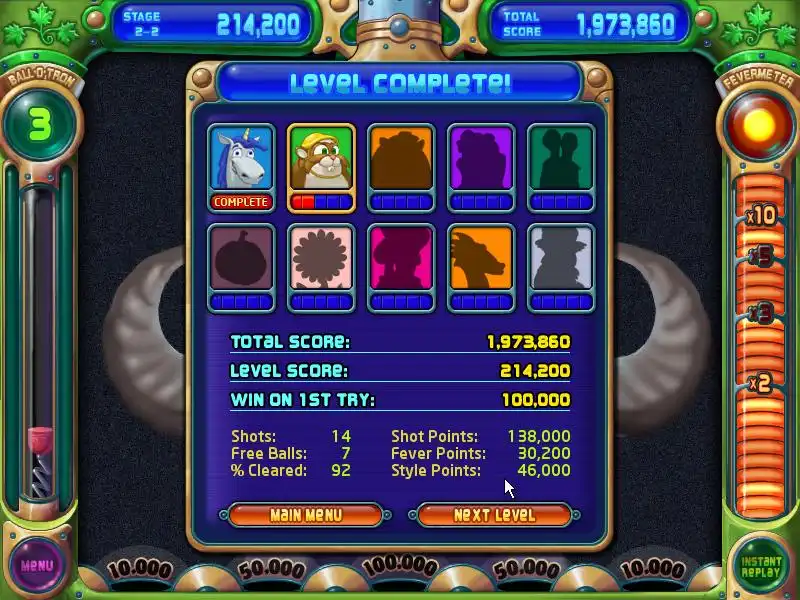This screenshot has height=600, width=800.
Task: Select the beaver character portrait
Action: pos(320,160)
